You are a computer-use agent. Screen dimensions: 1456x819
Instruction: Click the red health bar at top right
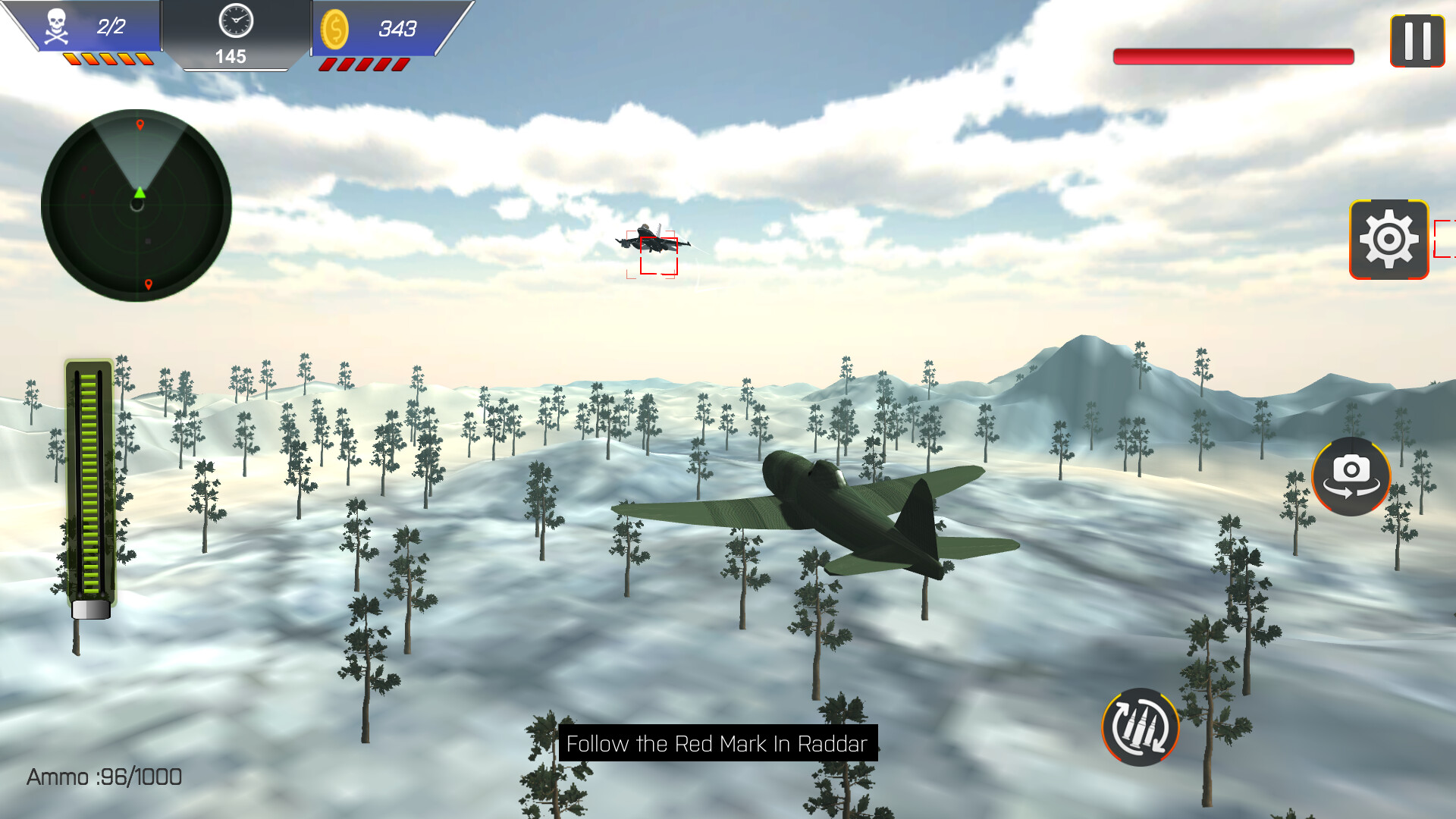pos(1232,55)
